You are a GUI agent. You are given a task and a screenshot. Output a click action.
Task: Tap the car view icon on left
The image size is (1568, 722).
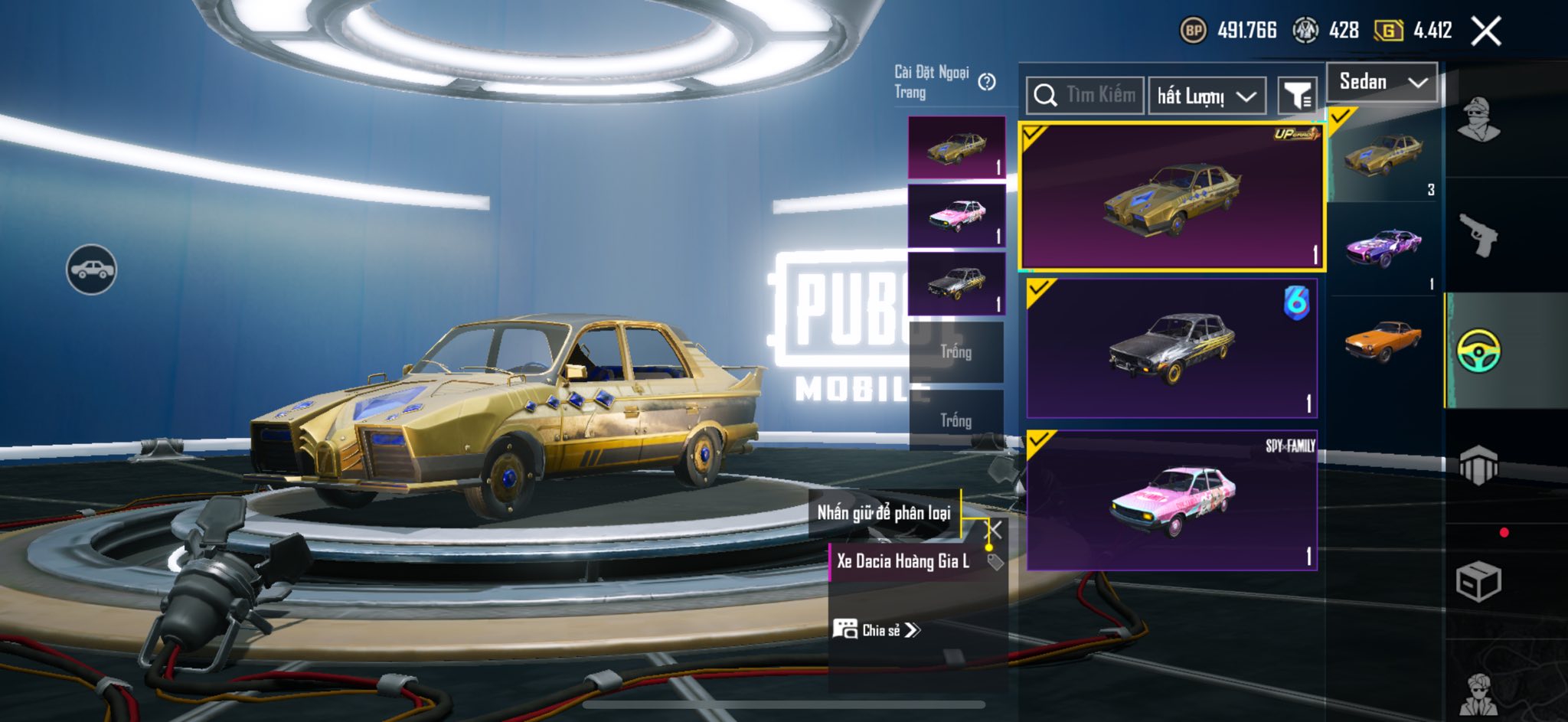(x=91, y=270)
